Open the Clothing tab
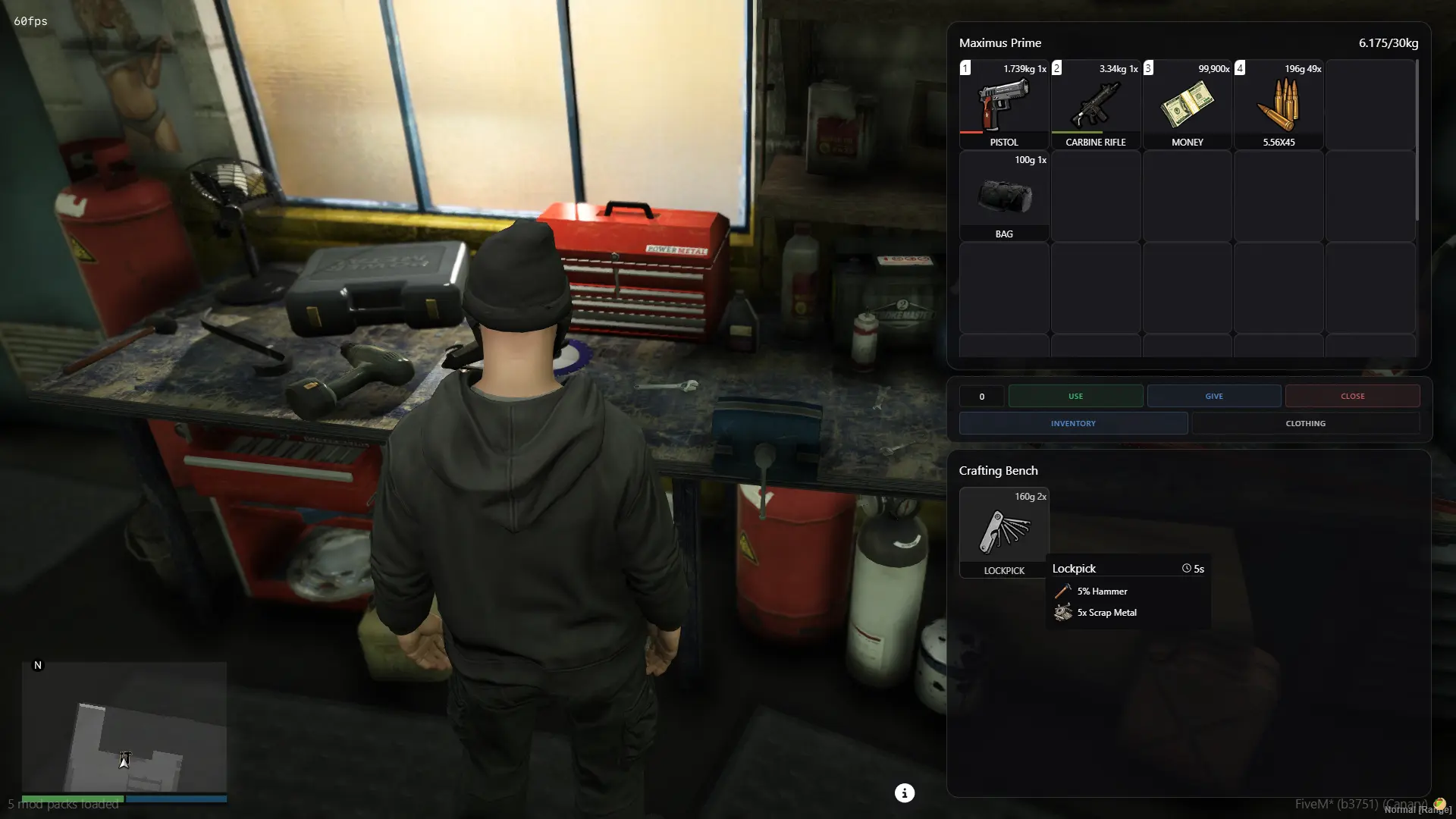Image resolution: width=1456 pixels, height=819 pixels. [1305, 423]
